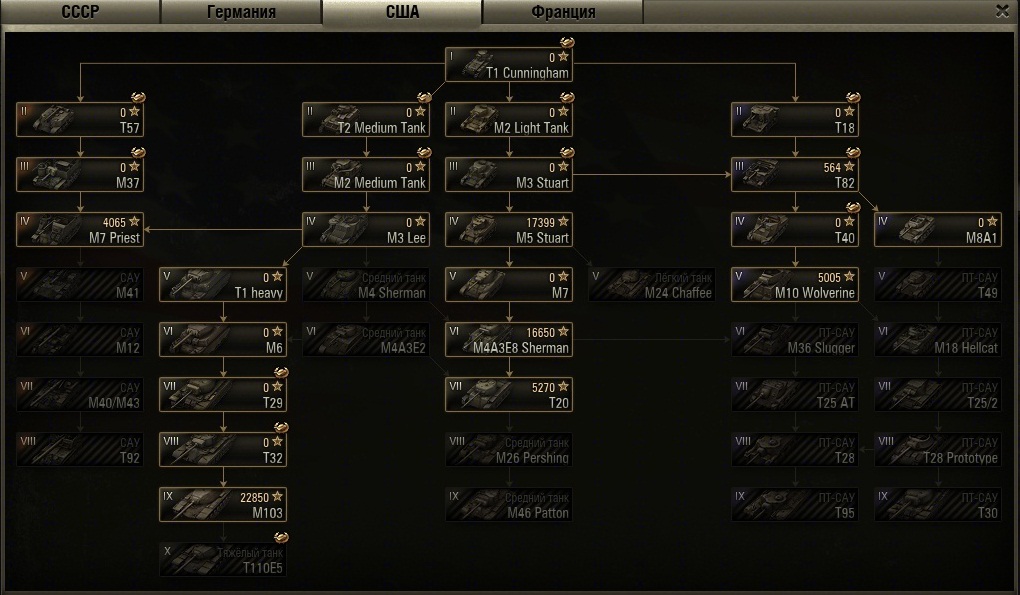1020x595 pixels.
Task: Pick the T32 heavy tank node
Action: pos(223,450)
